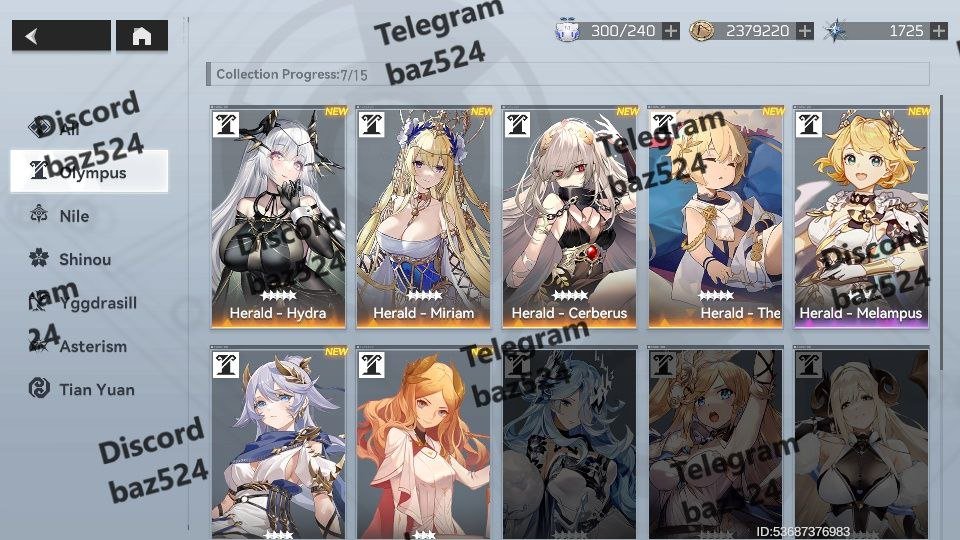Open the Shinou faction tab
Image resolution: width=960 pixels, height=540 pixels.
click(84, 259)
